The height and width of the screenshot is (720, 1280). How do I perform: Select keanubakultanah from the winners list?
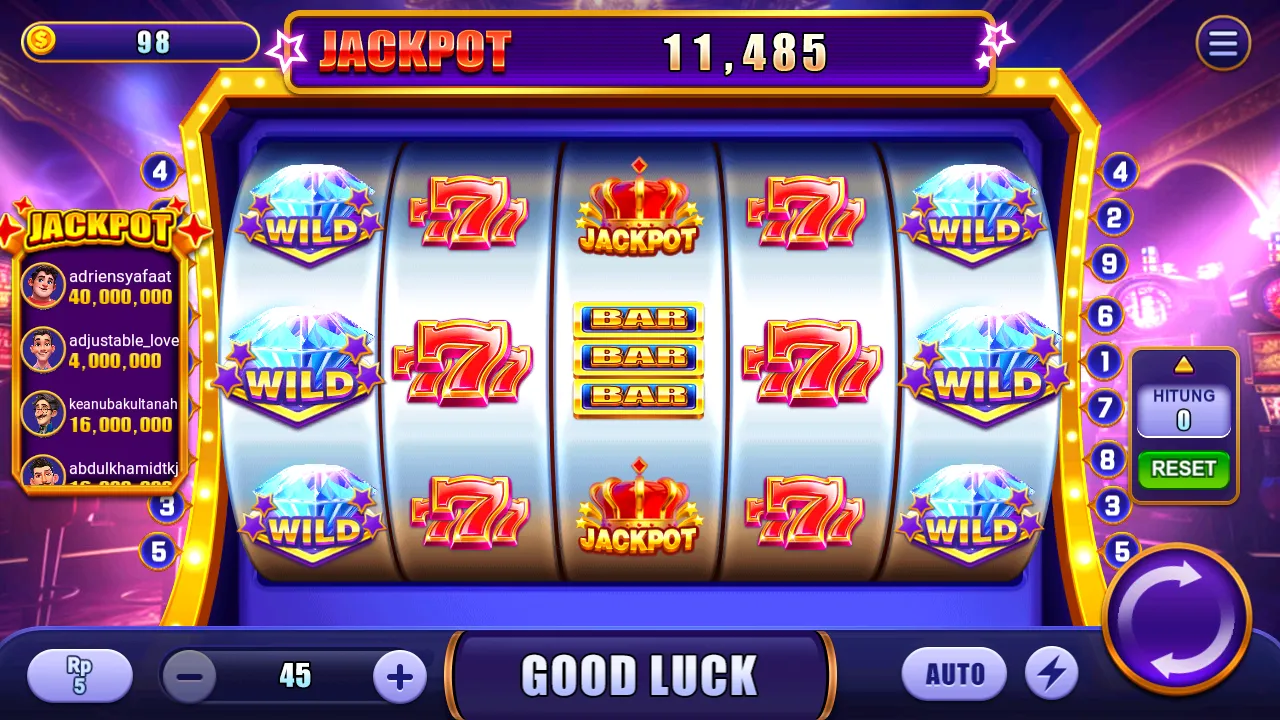tap(100, 415)
